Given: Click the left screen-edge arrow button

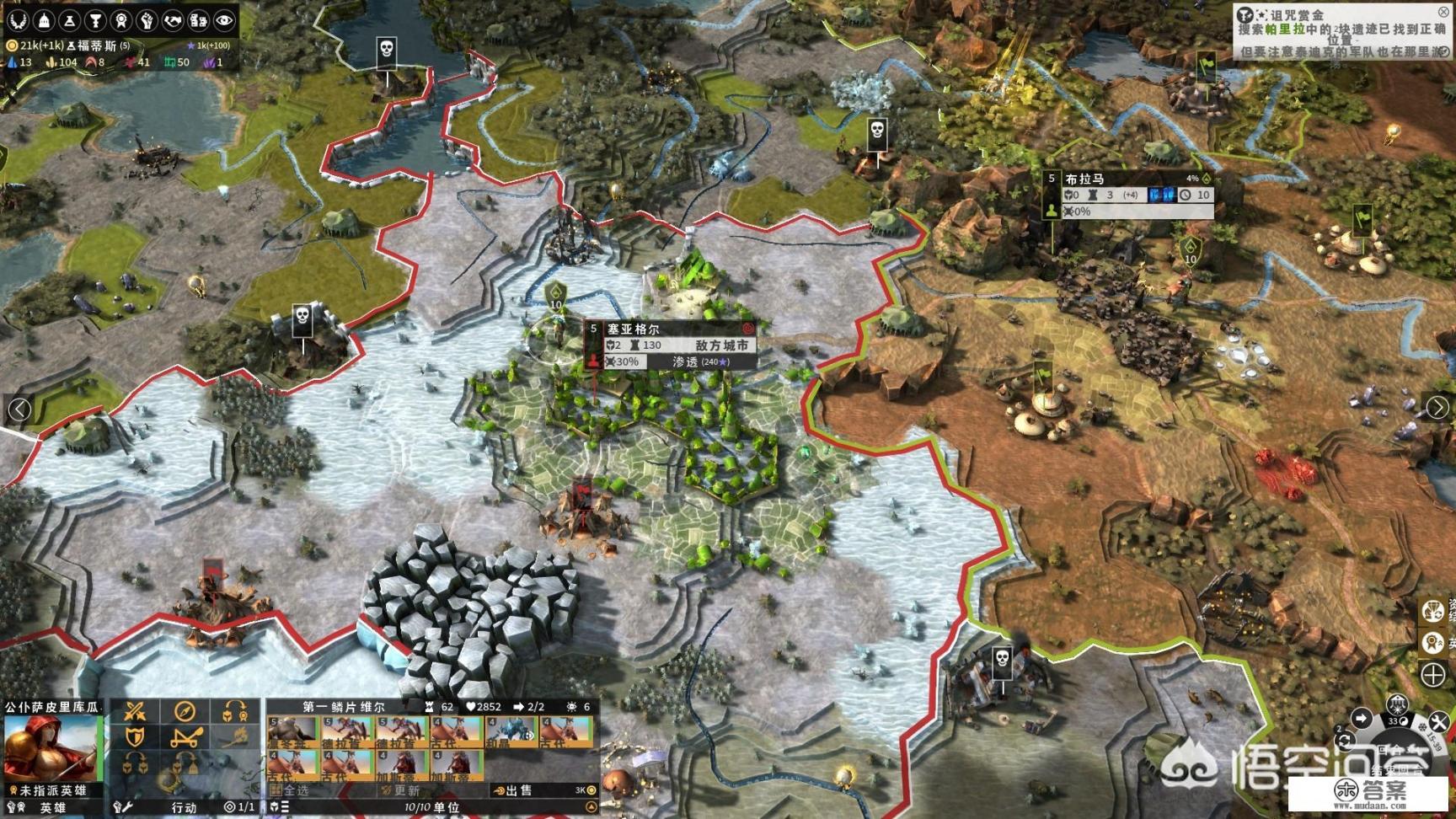Looking at the screenshot, I should (x=19, y=409).
